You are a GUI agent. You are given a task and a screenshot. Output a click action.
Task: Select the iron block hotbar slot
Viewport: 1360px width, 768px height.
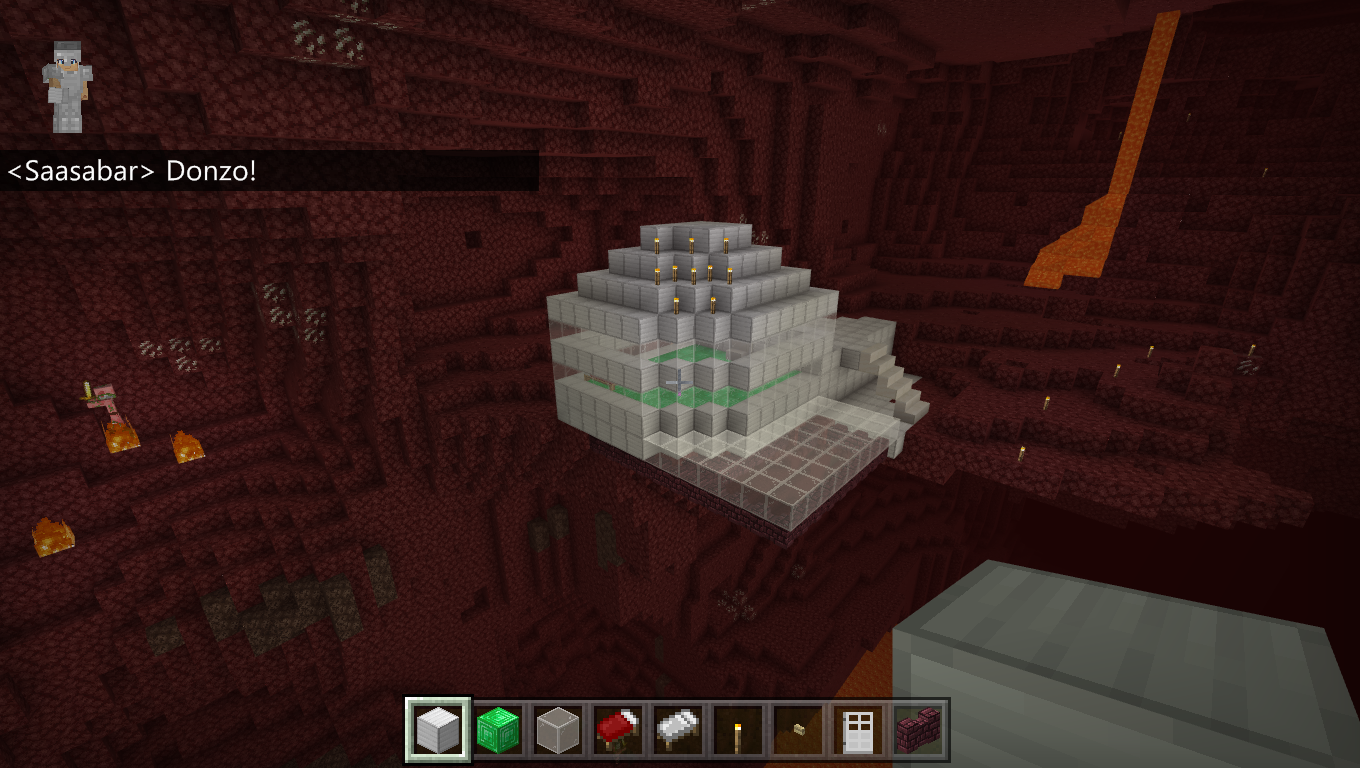pyautogui.click(x=438, y=730)
